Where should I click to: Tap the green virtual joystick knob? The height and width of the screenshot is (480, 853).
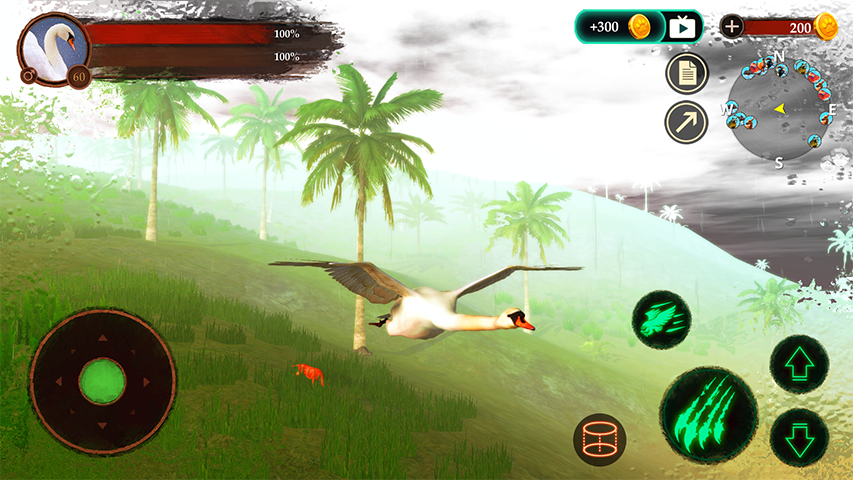pos(102,381)
